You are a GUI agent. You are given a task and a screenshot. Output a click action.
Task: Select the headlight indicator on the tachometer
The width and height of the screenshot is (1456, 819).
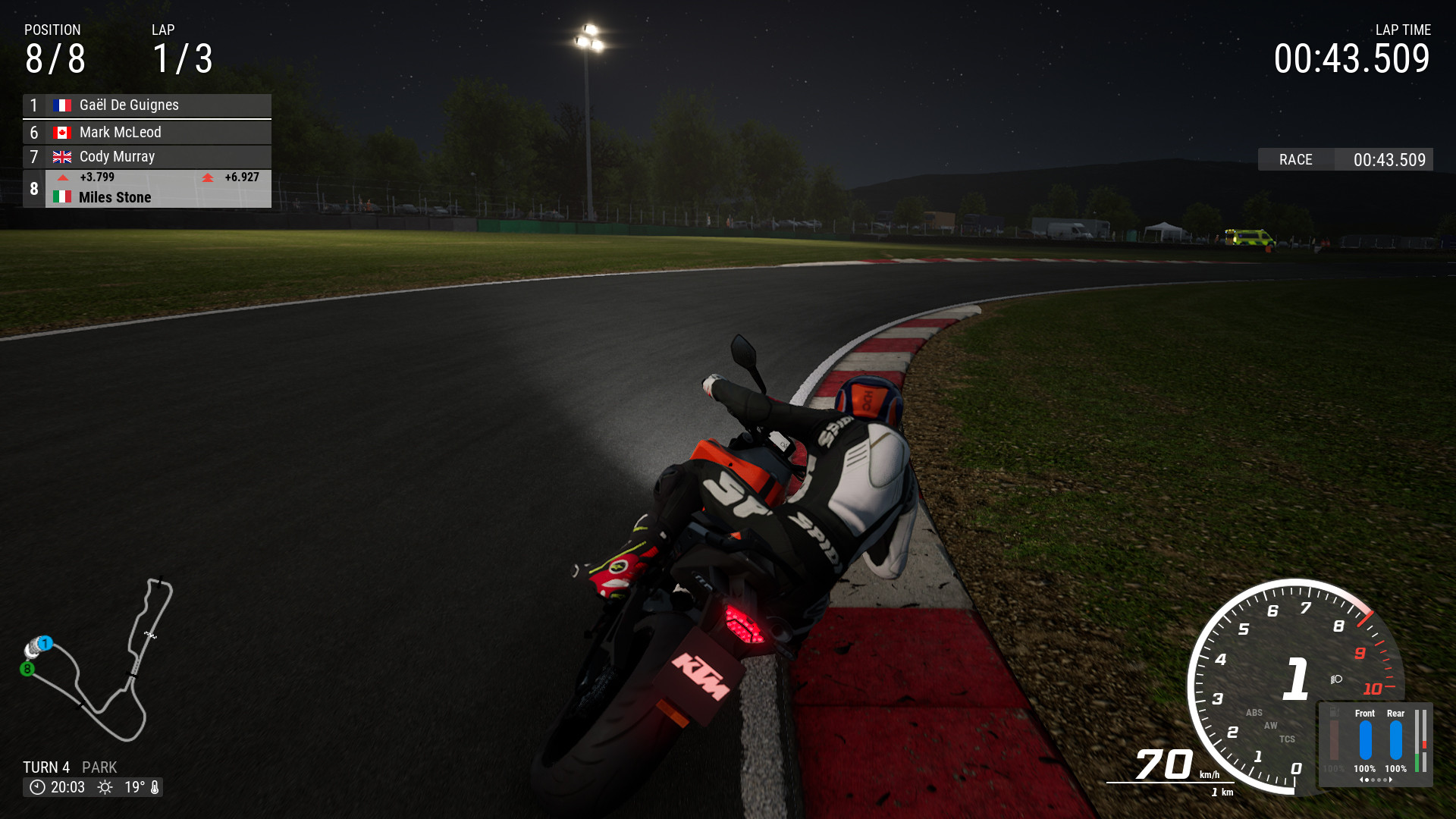(1335, 679)
